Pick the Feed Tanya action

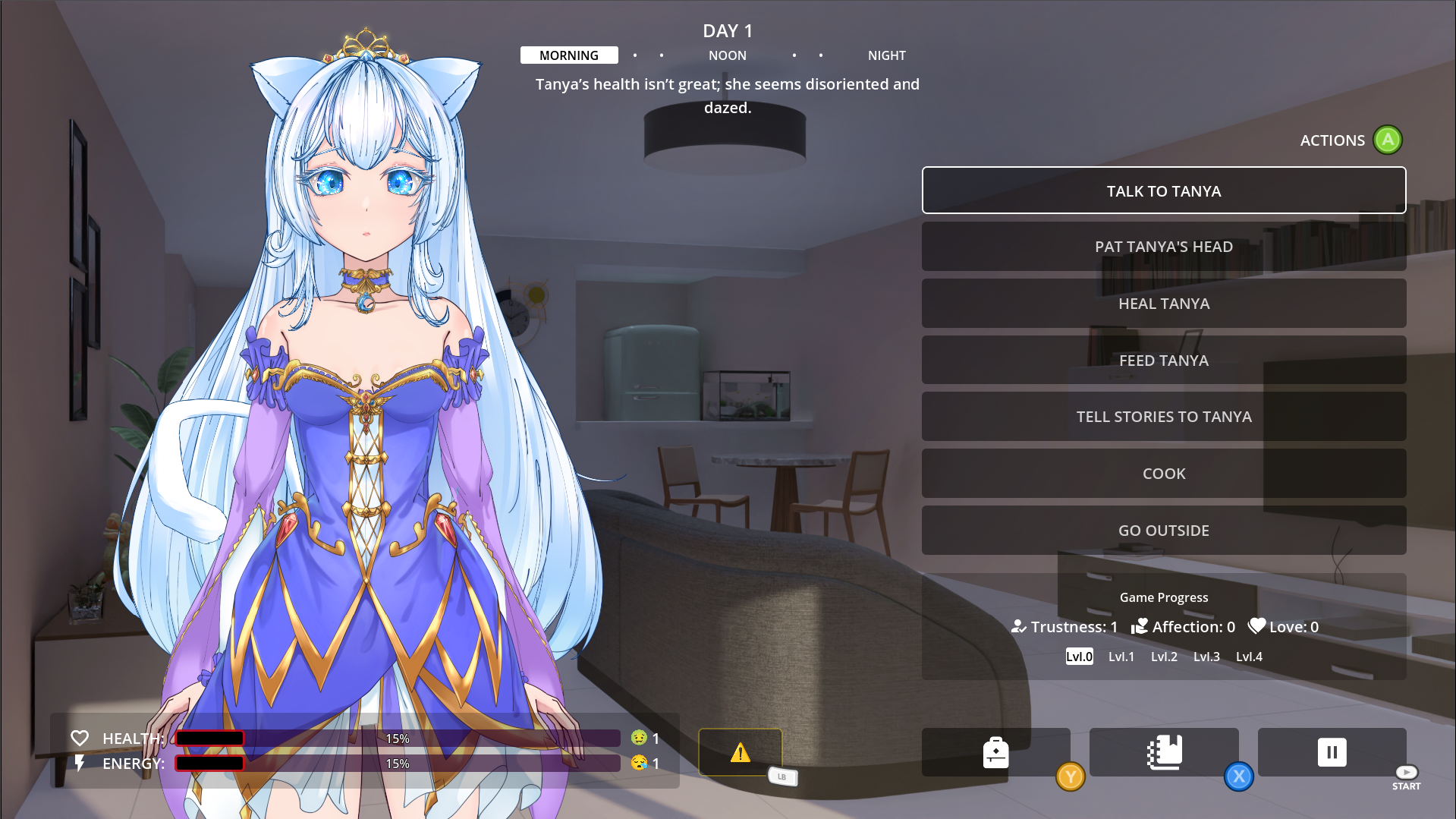pyautogui.click(x=1163, y=361)
